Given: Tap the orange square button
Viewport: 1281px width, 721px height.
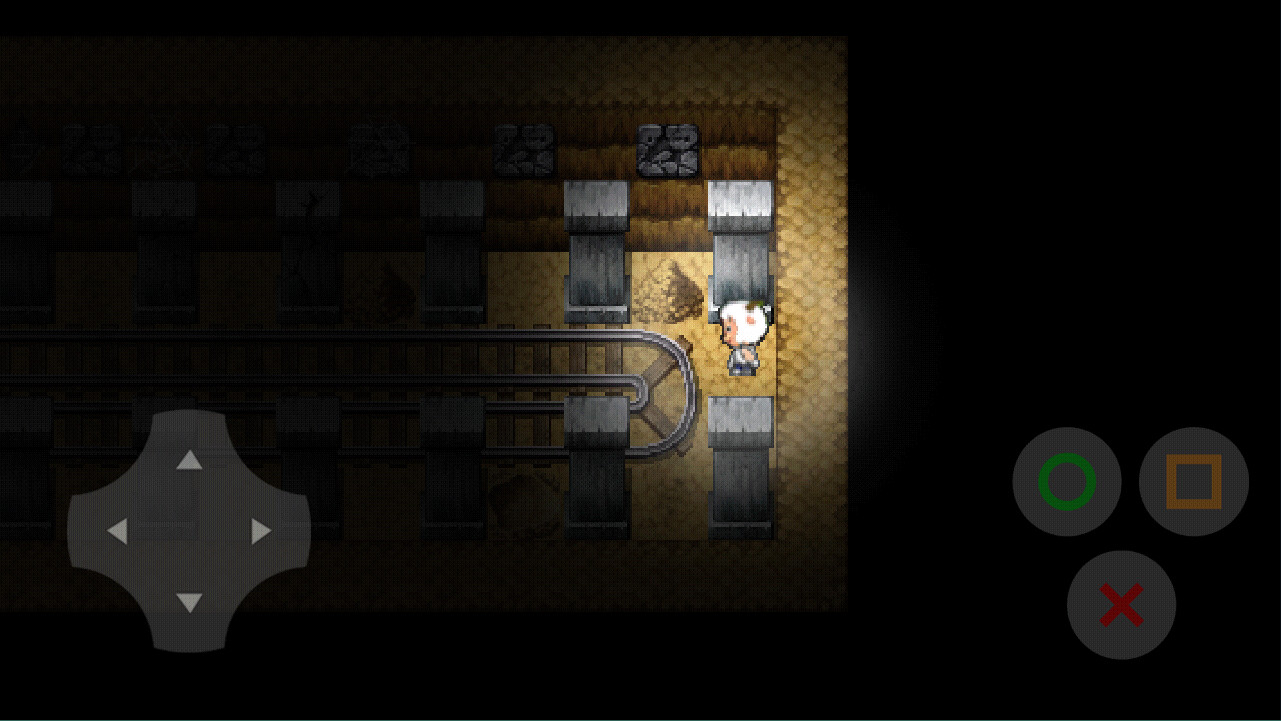Looking at the screenshot, I should pos(1193,482).
